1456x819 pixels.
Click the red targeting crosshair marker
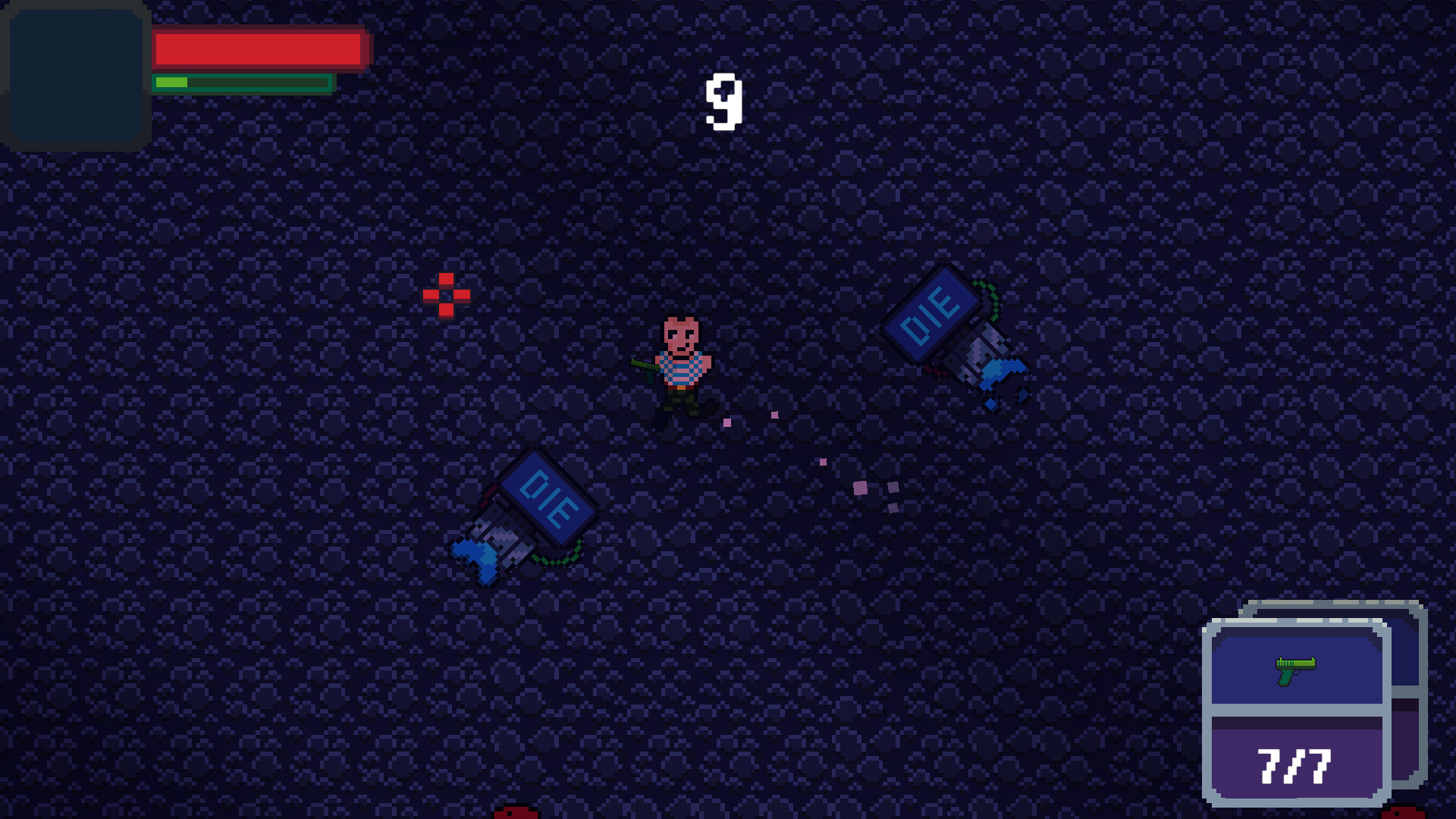pyautogui.click(x=447, y=296)
